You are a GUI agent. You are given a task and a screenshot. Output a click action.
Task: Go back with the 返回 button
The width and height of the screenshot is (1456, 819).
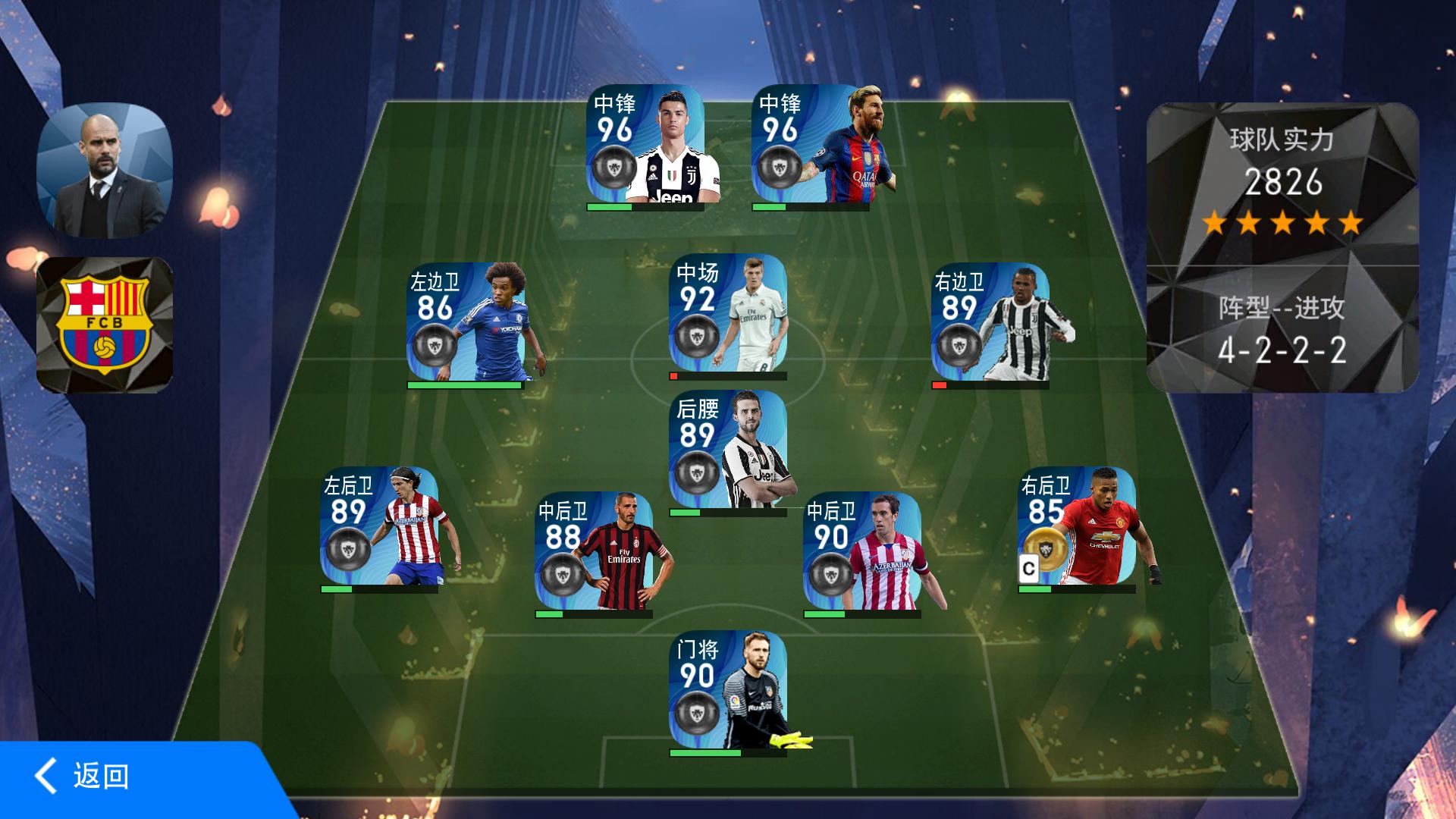click(x=83, y=777)
